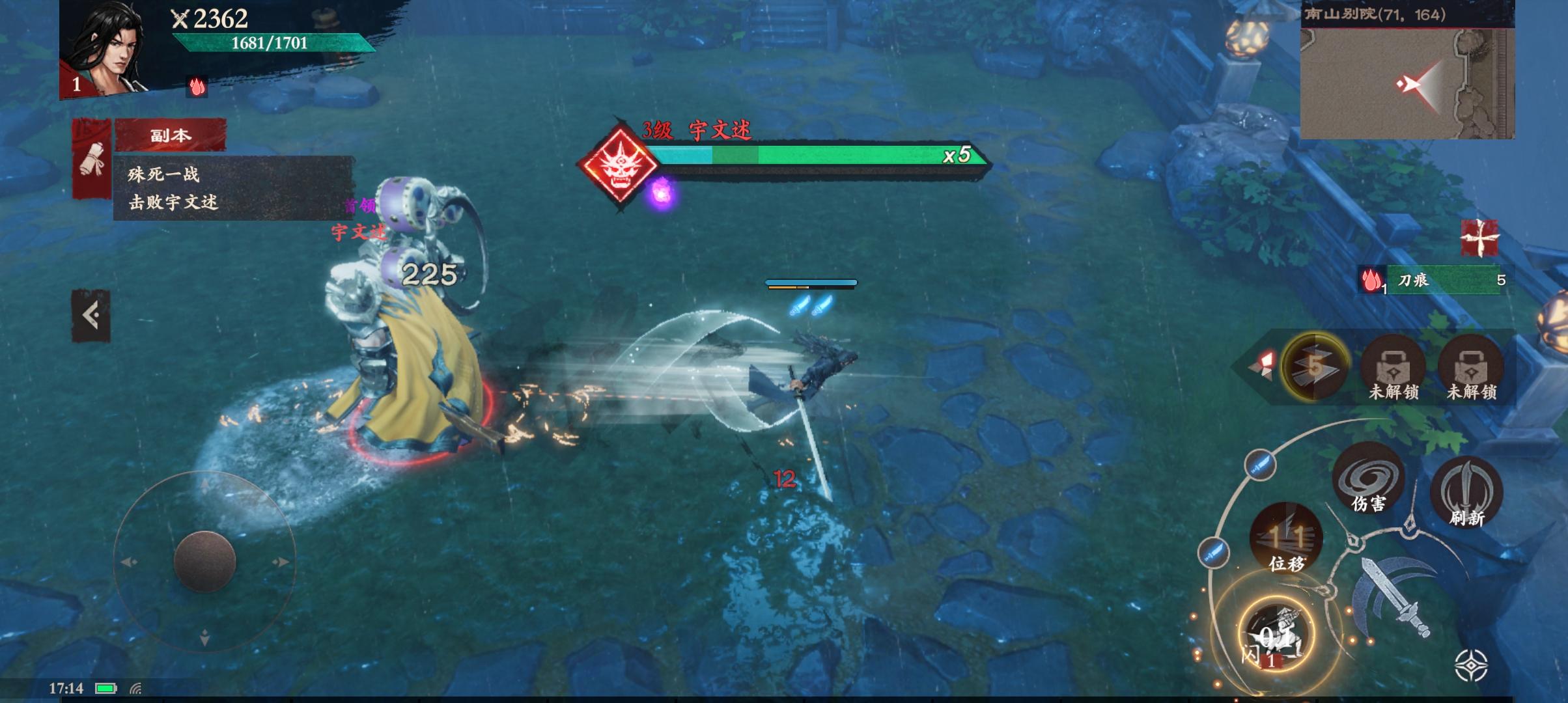This screenshot has width=1568, height=703.
Task: Use the 伤害 swirl skill
Action: [1367, 480]
